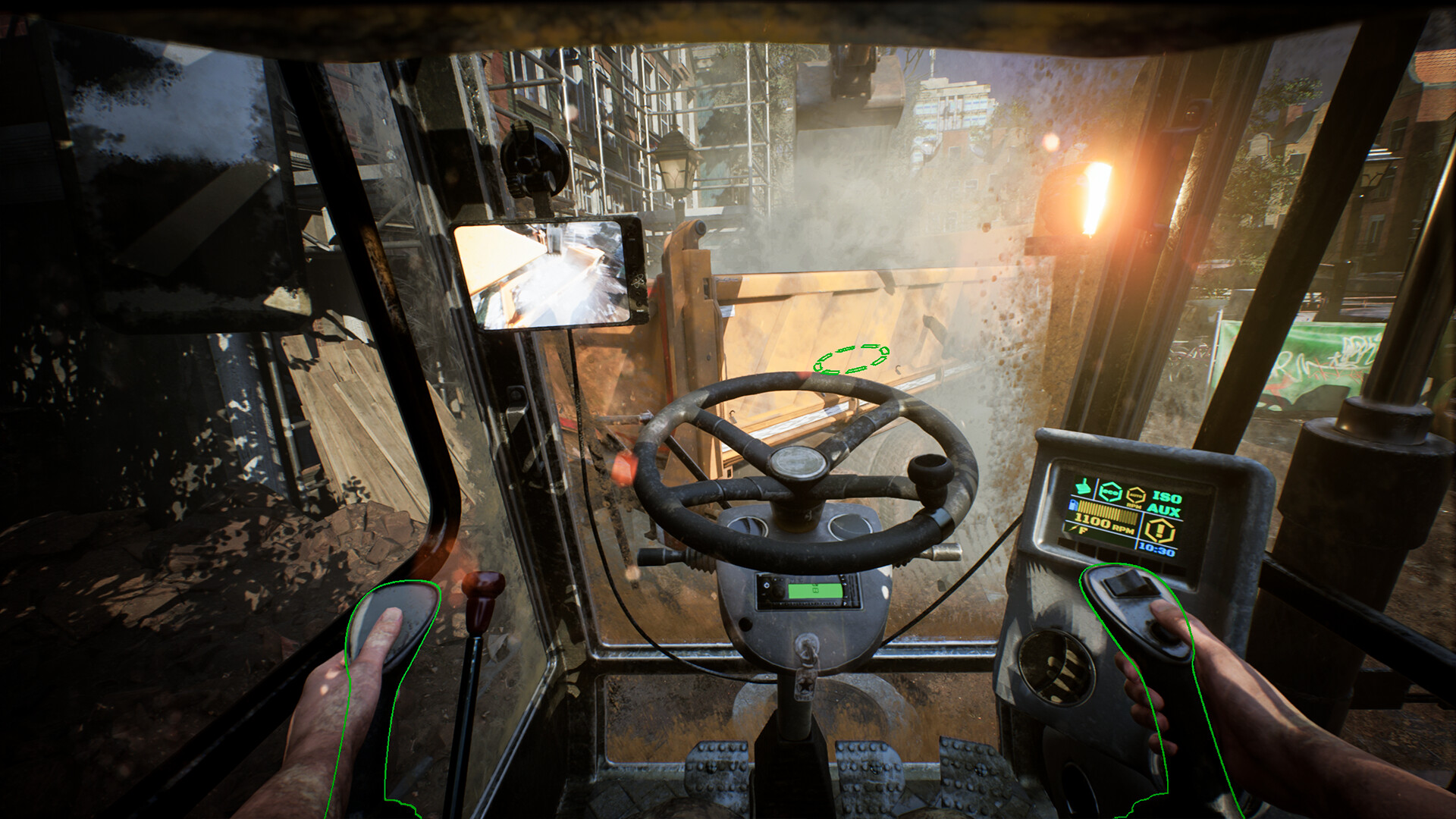
Task: Tap the green ECO hexagon icon
Action: (x=1110, y=491)
